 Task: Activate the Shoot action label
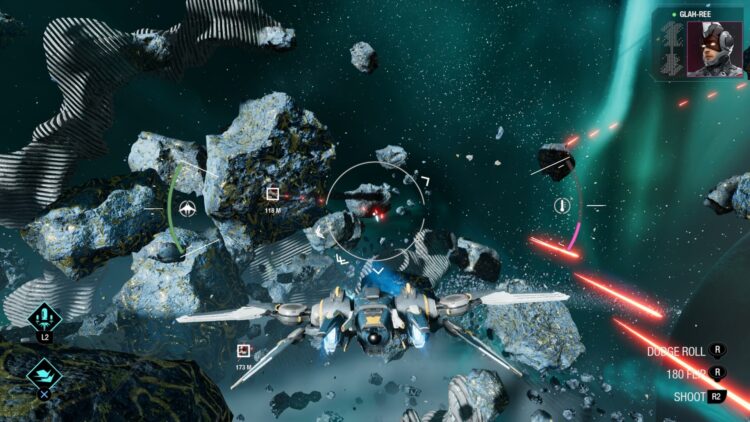coord(689,397)
